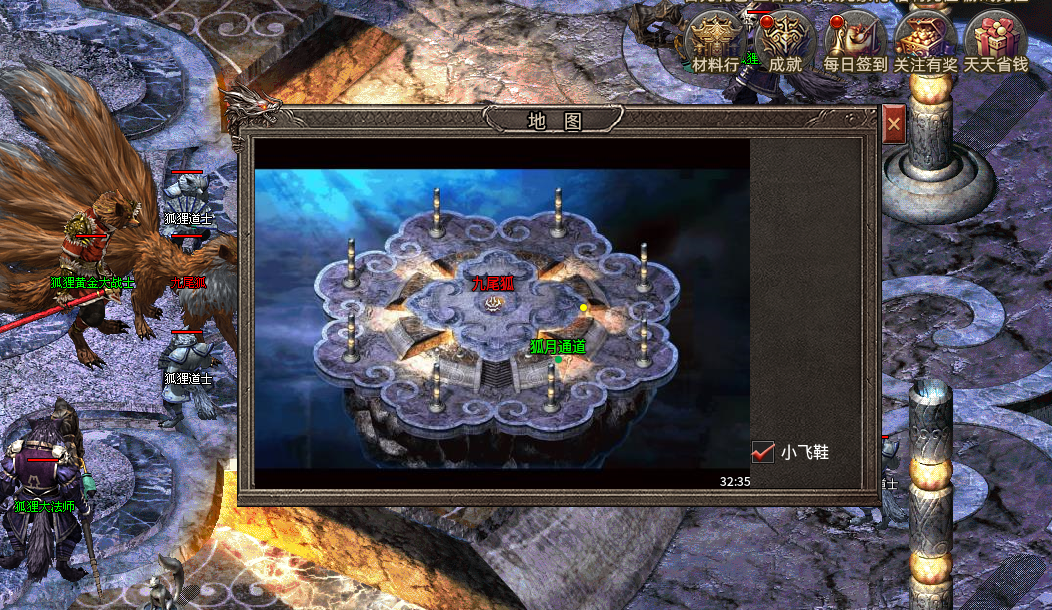Screen dimensions: 1052x610
Task: Select the 狐月通道 passage marker on map
Action: [x=558, y=347]
